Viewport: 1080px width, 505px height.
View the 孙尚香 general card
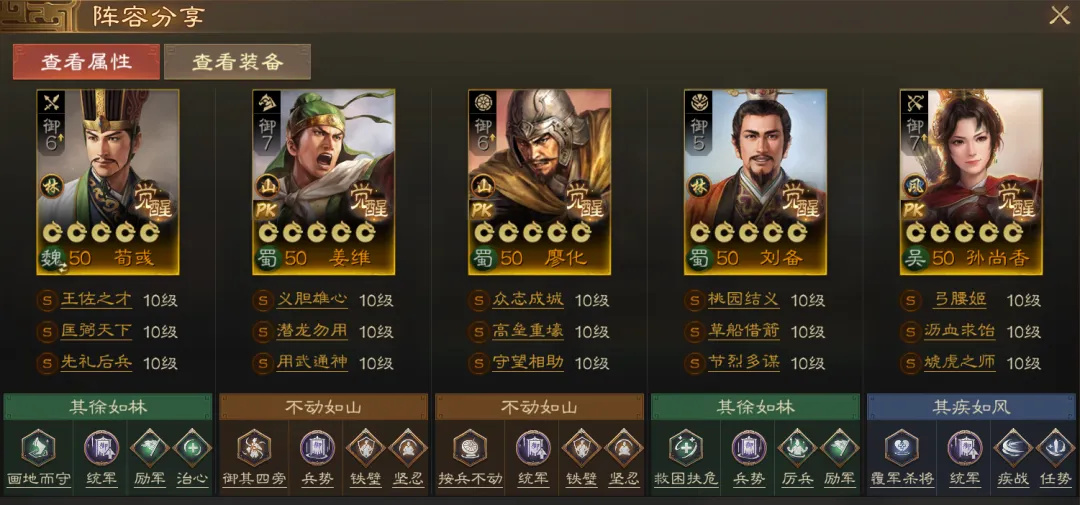(971, 182)
